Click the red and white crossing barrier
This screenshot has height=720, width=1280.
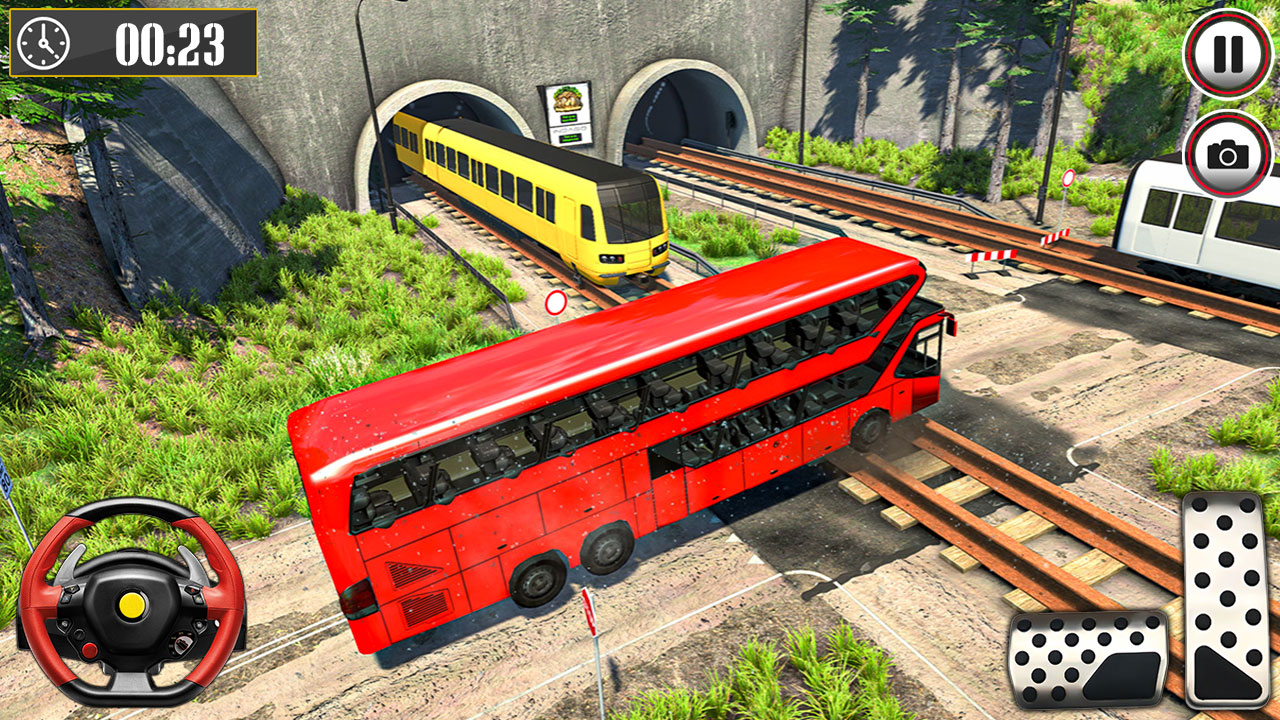point(990,253)
